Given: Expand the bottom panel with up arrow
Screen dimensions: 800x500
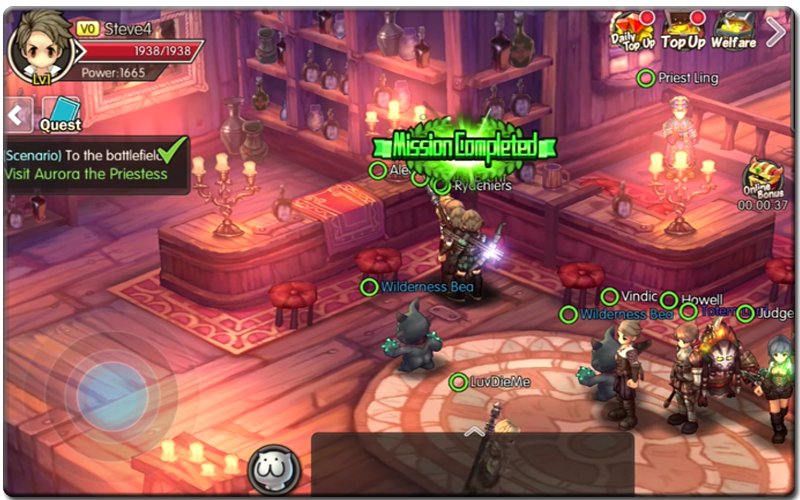Looking at the screenshot, I should click(474, 431).
